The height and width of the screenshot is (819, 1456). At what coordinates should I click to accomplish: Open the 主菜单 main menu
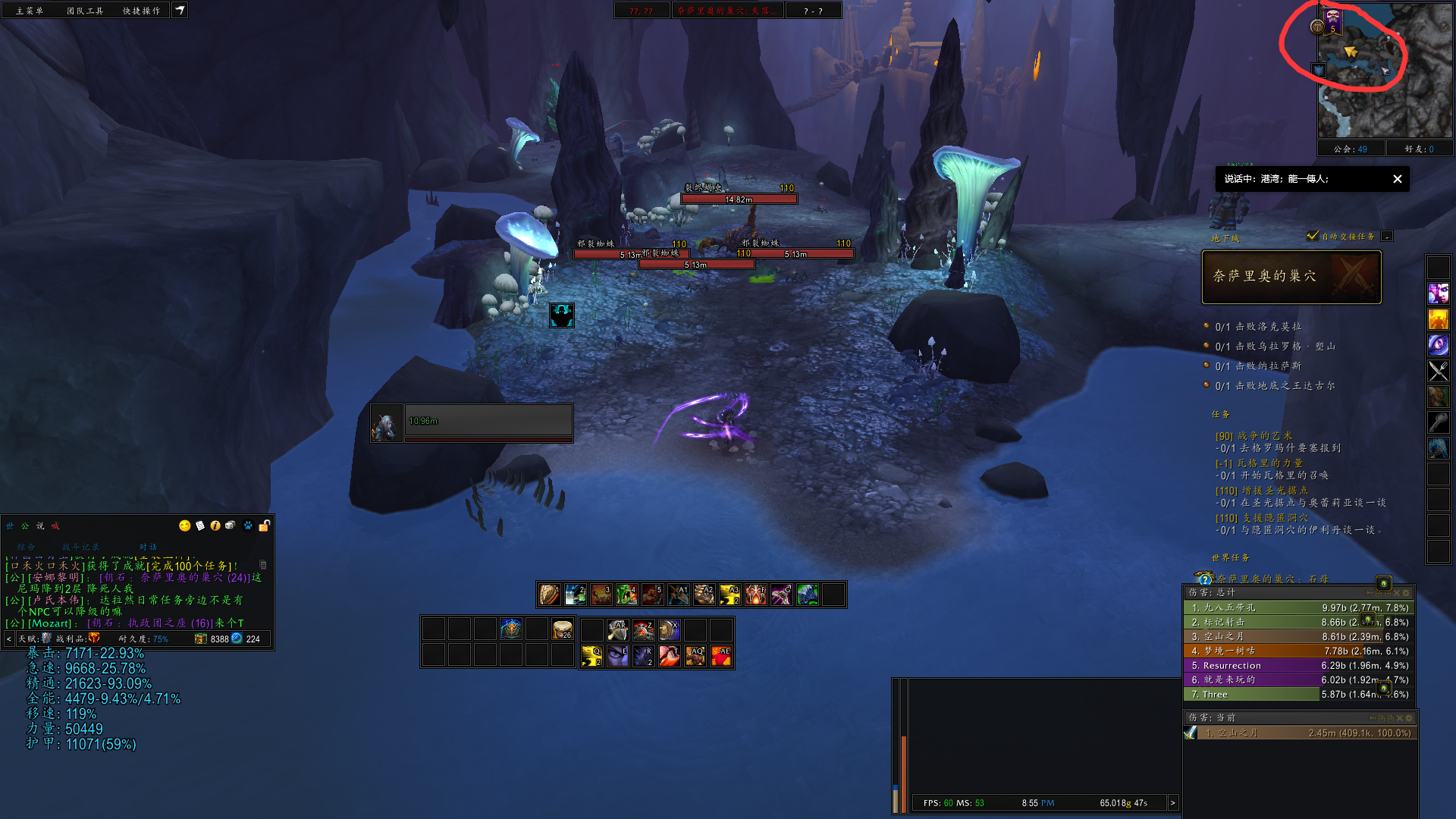[x=30, y=11]
